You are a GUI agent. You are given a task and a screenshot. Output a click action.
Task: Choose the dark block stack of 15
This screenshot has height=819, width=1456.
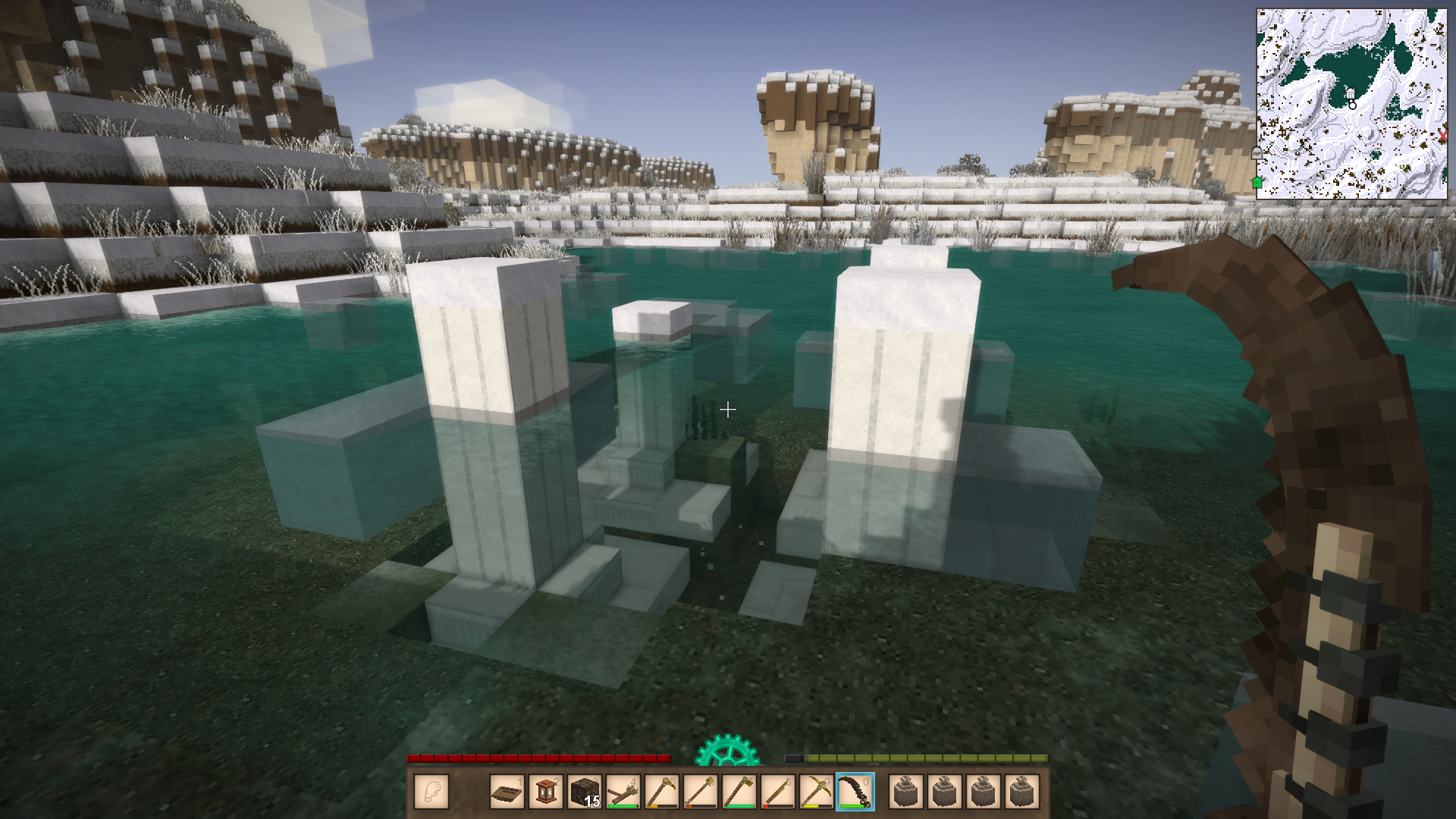(585, 792)
